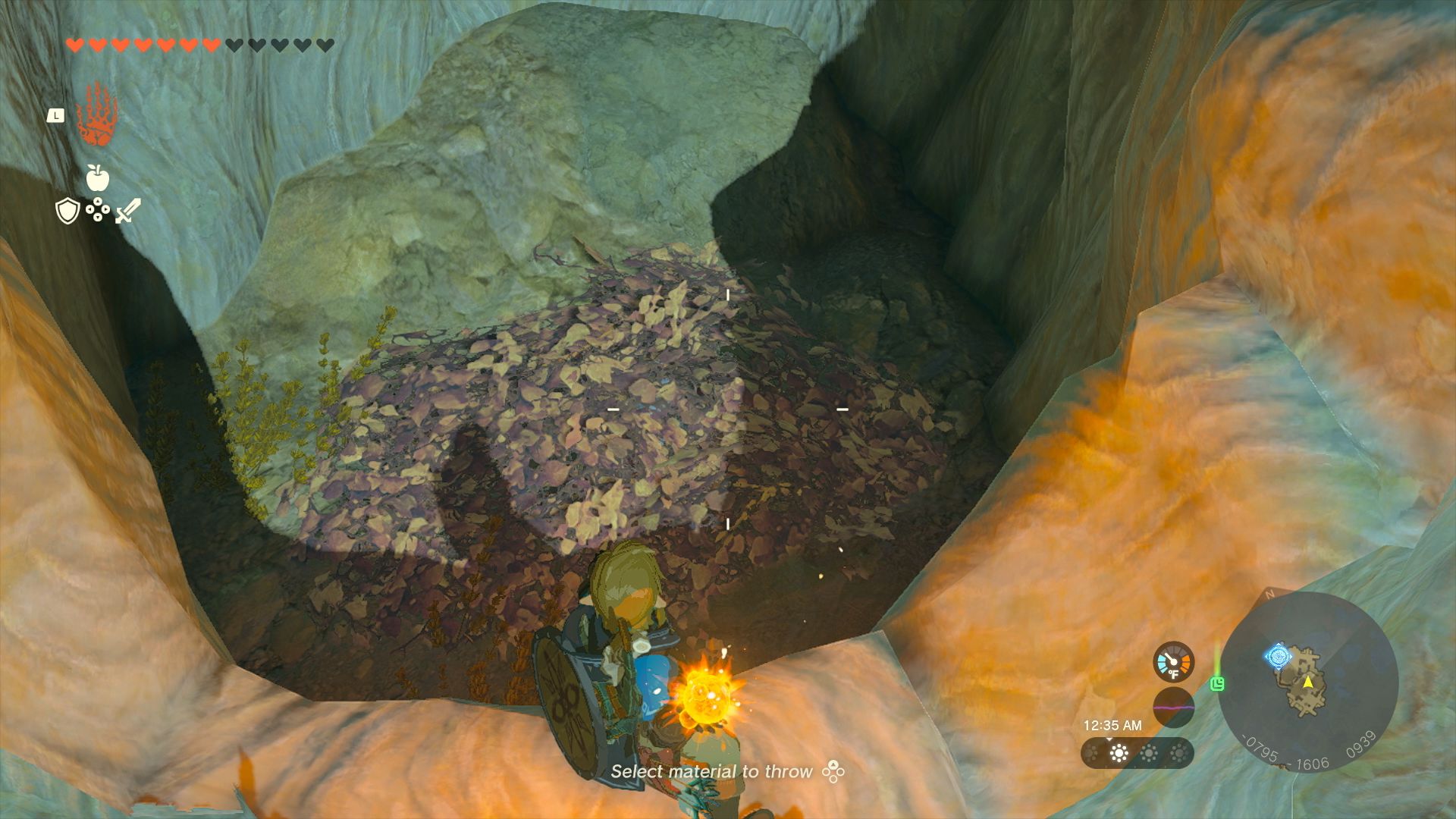
Task: Open the circular minimap
Action: point(1307,681)
